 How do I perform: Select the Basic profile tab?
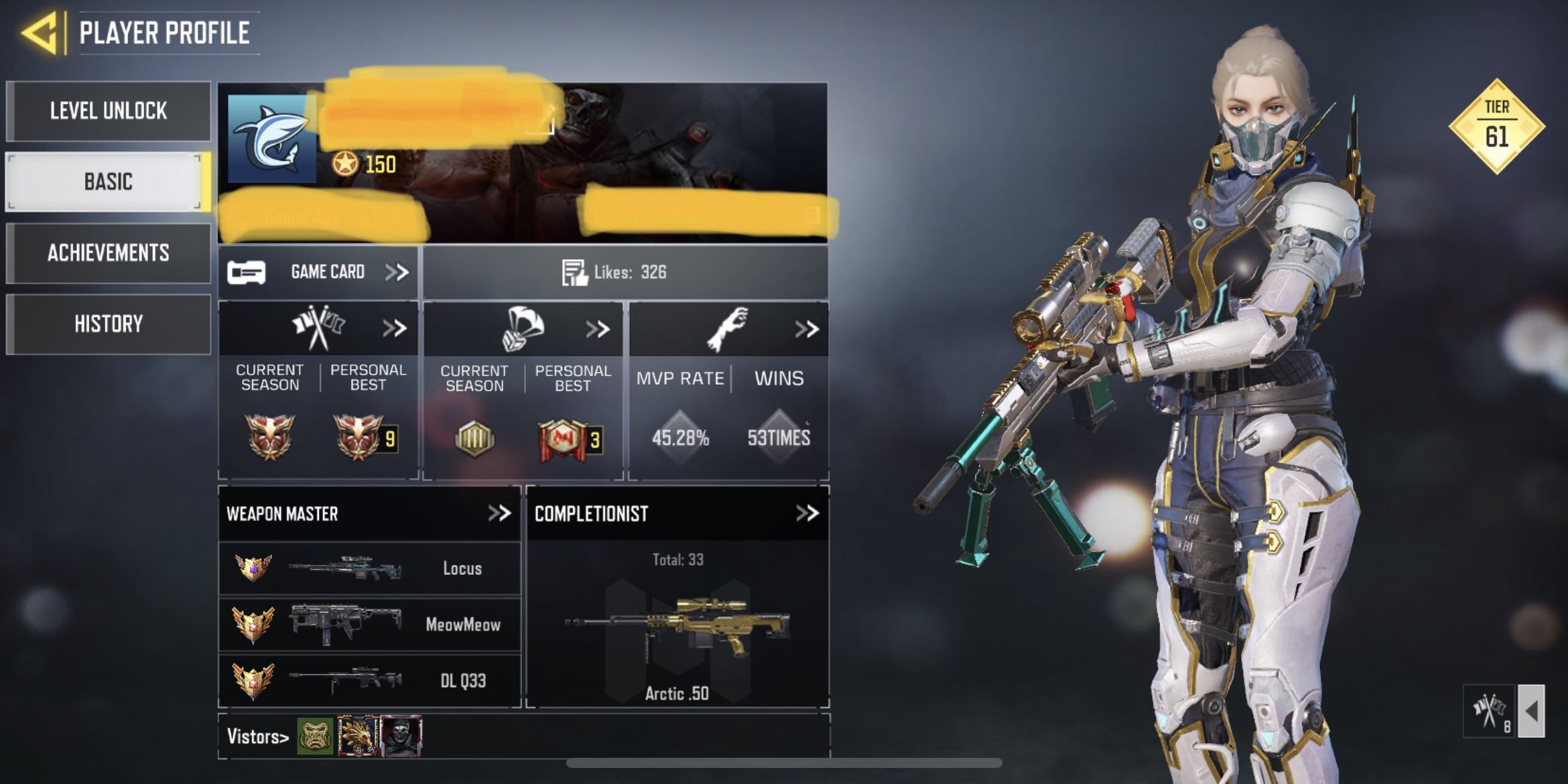(108, 182)
